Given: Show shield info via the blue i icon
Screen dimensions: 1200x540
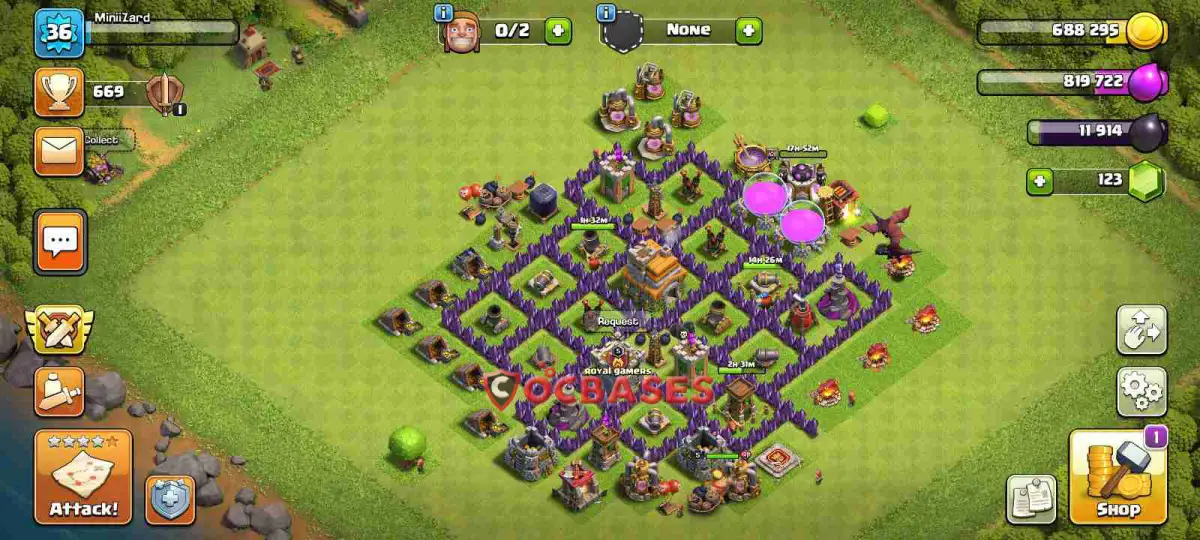Looking at the screenshot, I should [605, 13].
